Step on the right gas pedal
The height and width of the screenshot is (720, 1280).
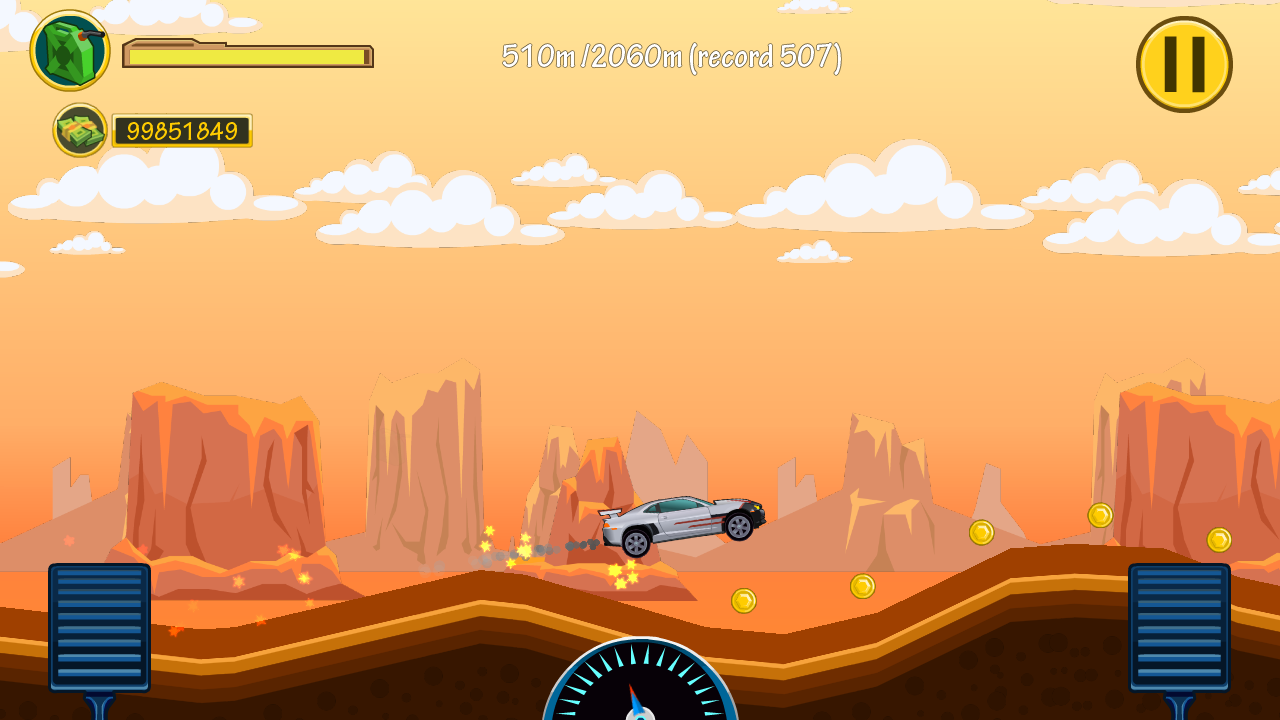click(x=1179, y=627)
